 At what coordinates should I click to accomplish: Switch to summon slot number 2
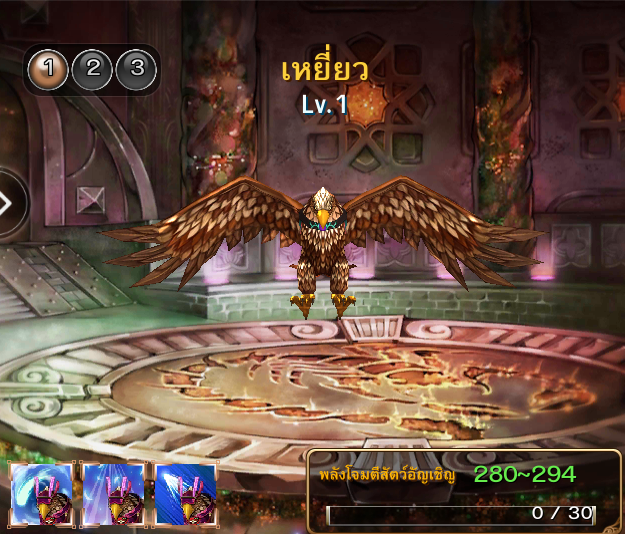[x=93, y=69]
